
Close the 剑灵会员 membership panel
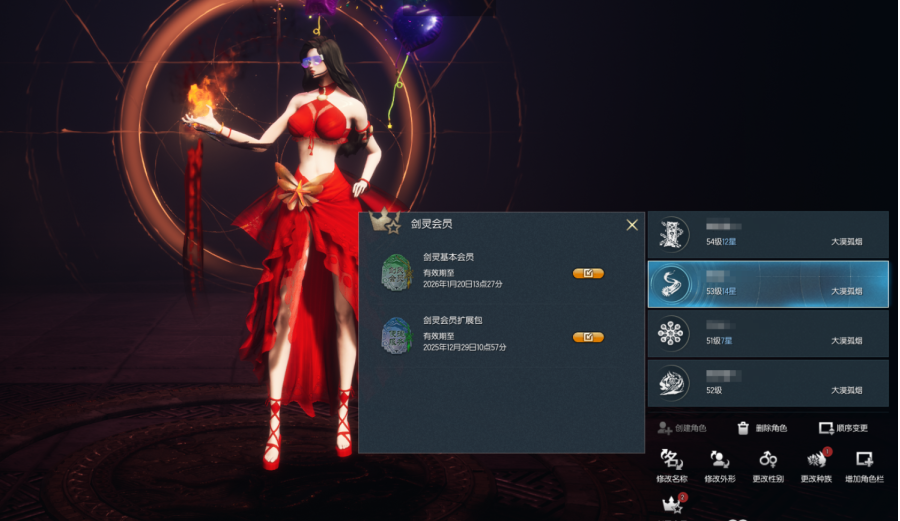(x=632, y=225)
